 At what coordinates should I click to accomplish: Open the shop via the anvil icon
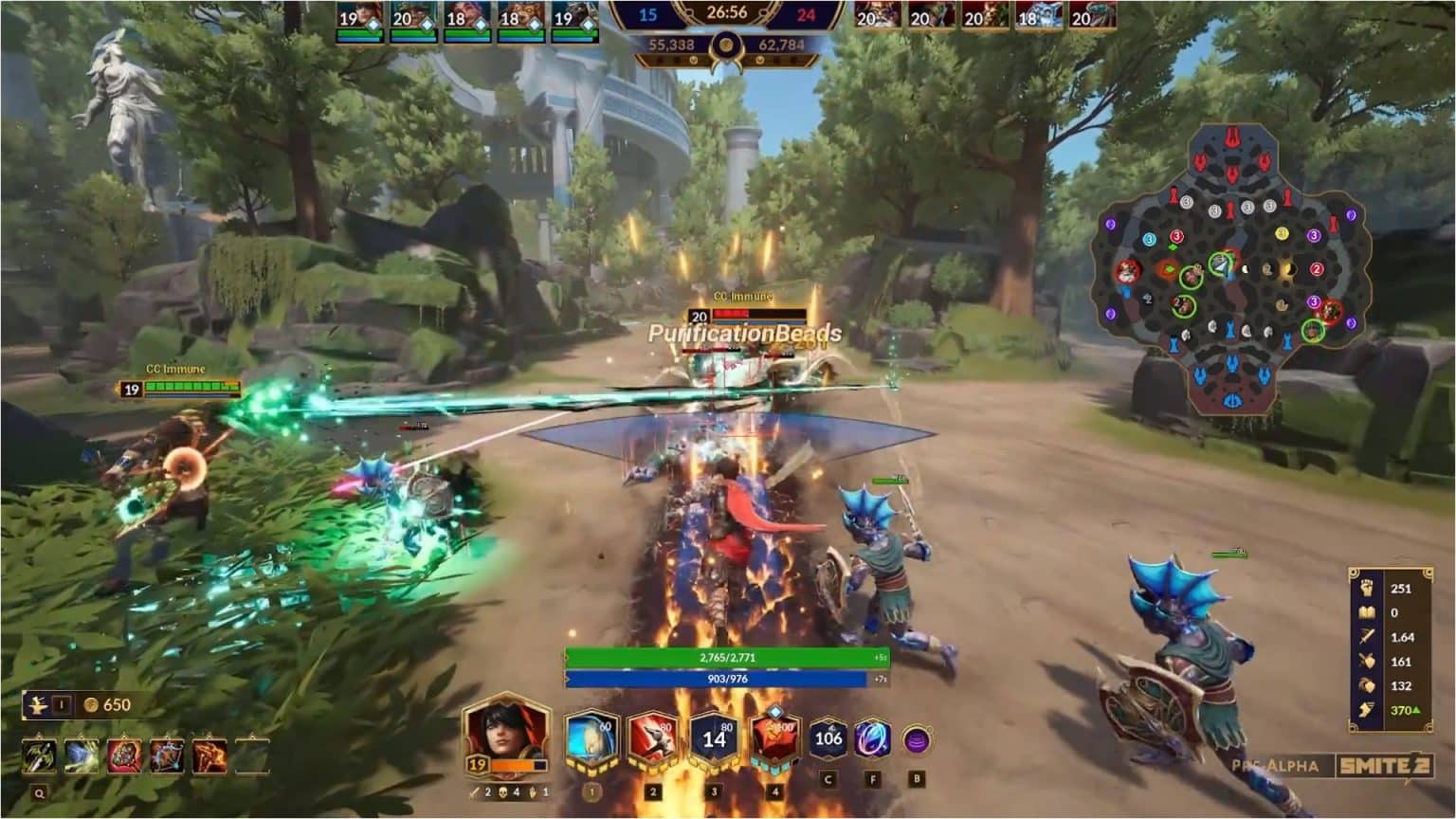point(37,704)
